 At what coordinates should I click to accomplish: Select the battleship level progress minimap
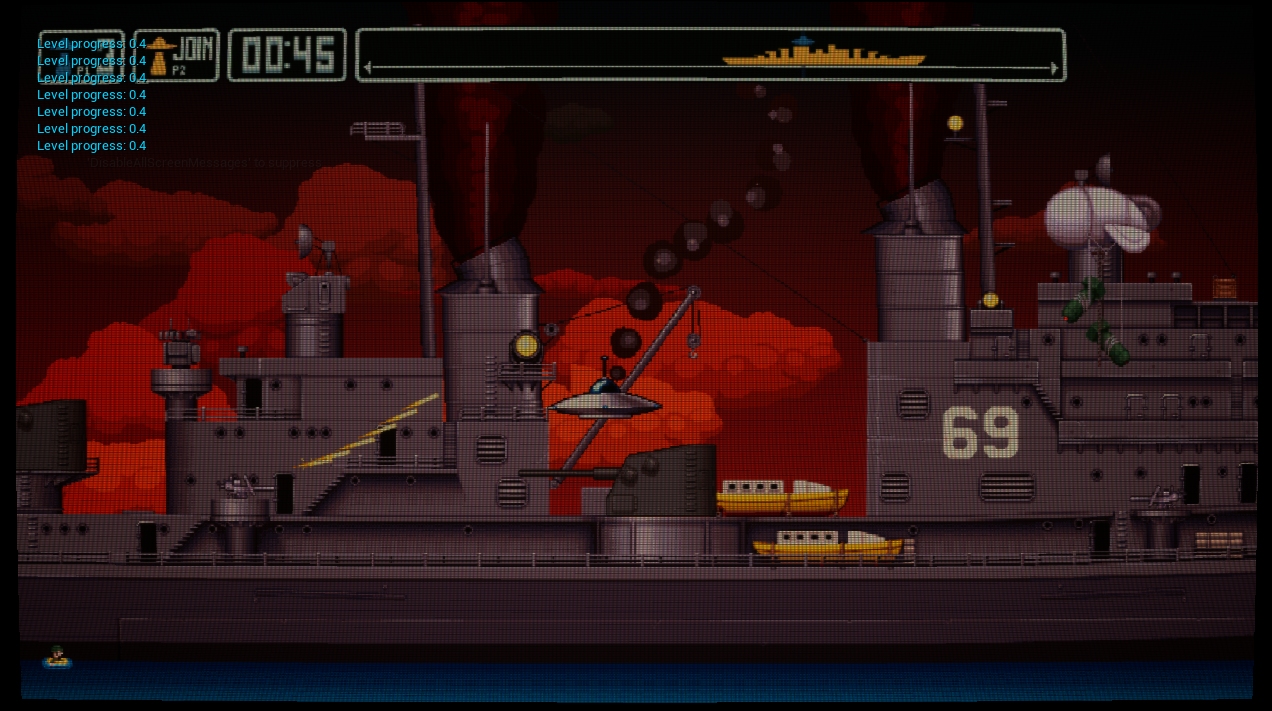pyautogui.click(x=710, y=55)
